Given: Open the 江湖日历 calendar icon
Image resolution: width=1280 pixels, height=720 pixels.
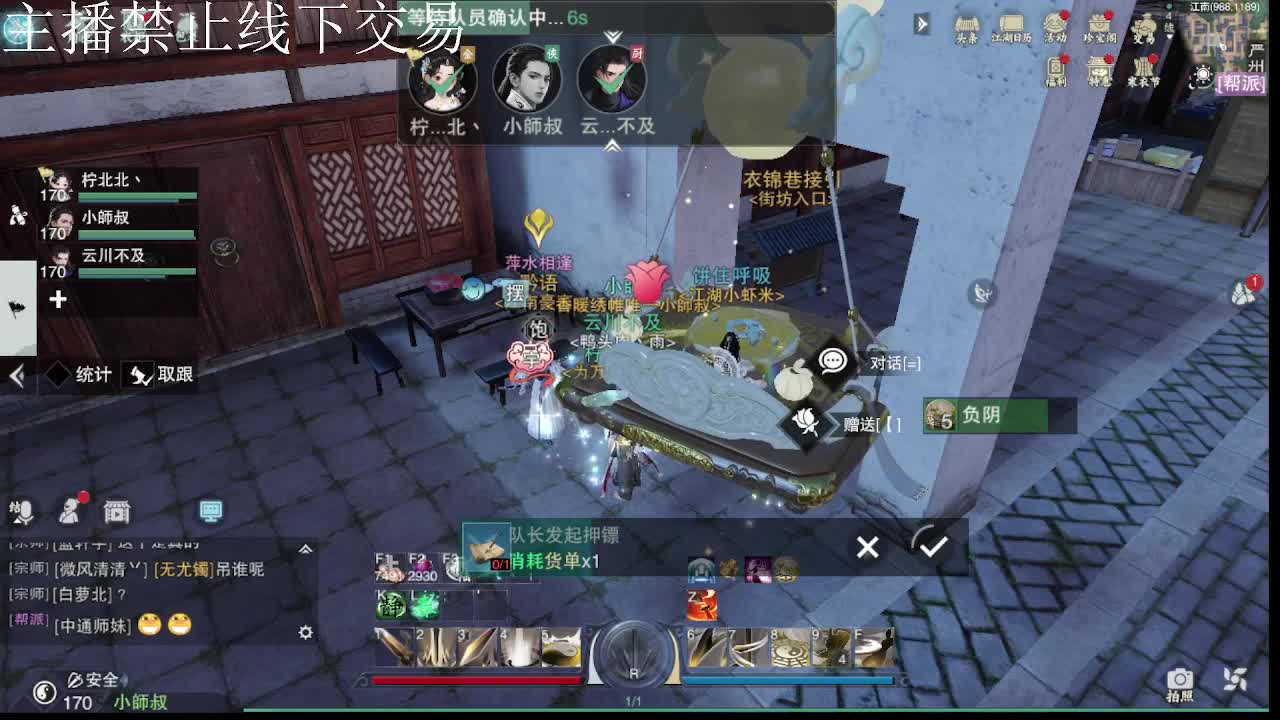Looking at the screenshot, I should click(1010, 25).
